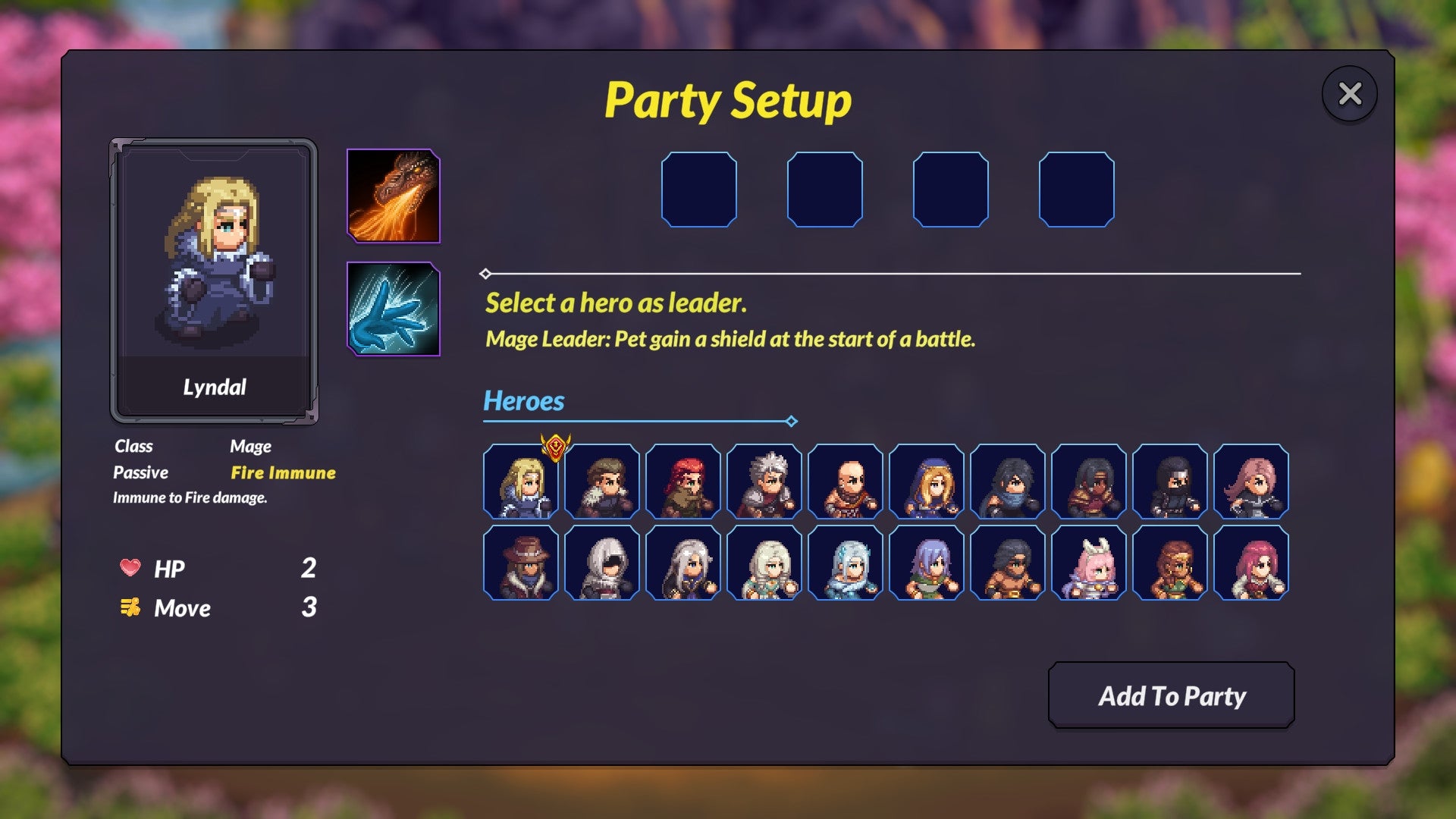
Task: Click the first empty party slot
Action: [700, 190]
